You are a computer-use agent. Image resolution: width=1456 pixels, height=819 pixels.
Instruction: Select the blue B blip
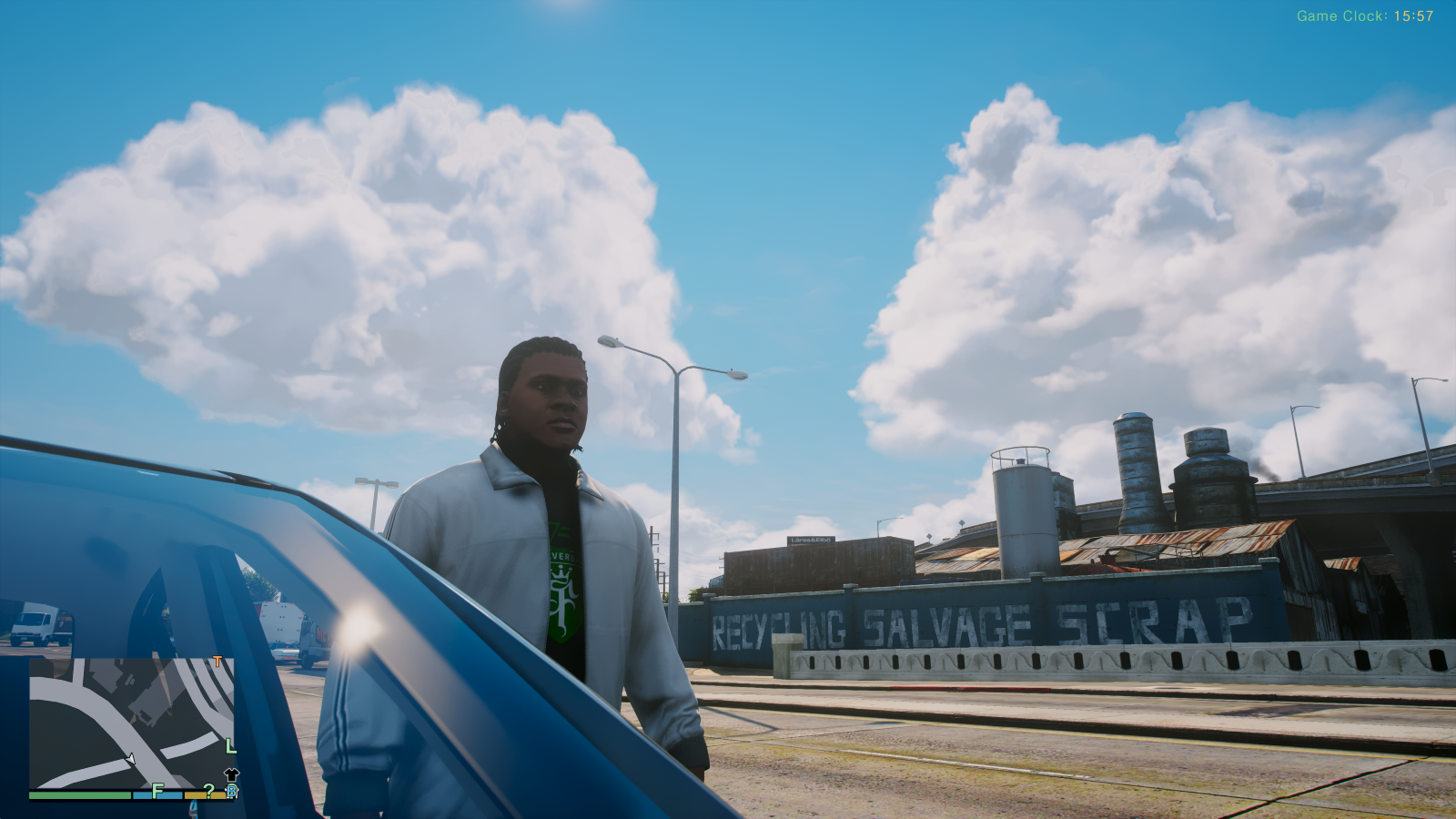231,791
